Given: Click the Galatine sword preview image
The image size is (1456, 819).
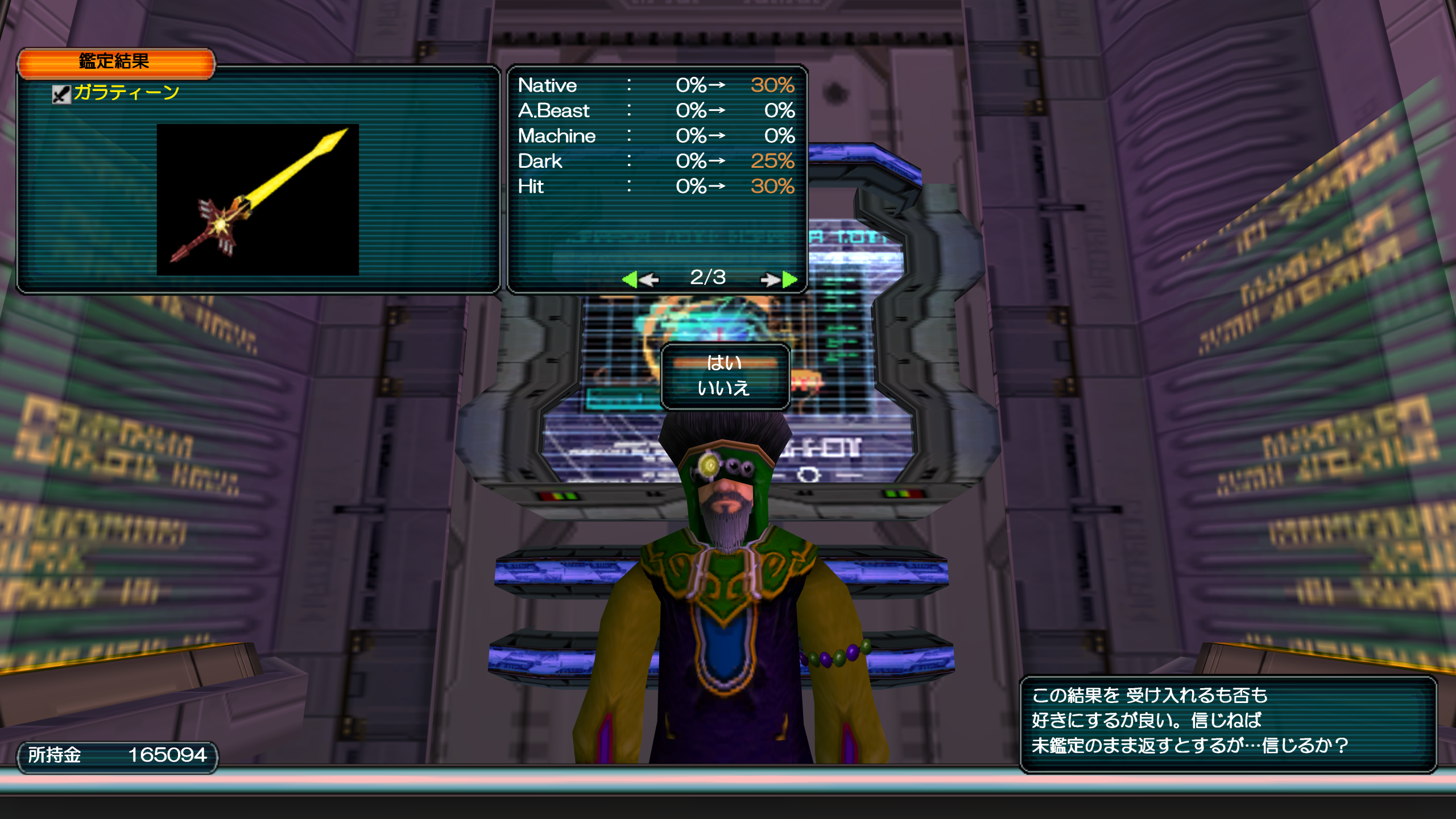Looking at the screenshot, I should point(258,200).
